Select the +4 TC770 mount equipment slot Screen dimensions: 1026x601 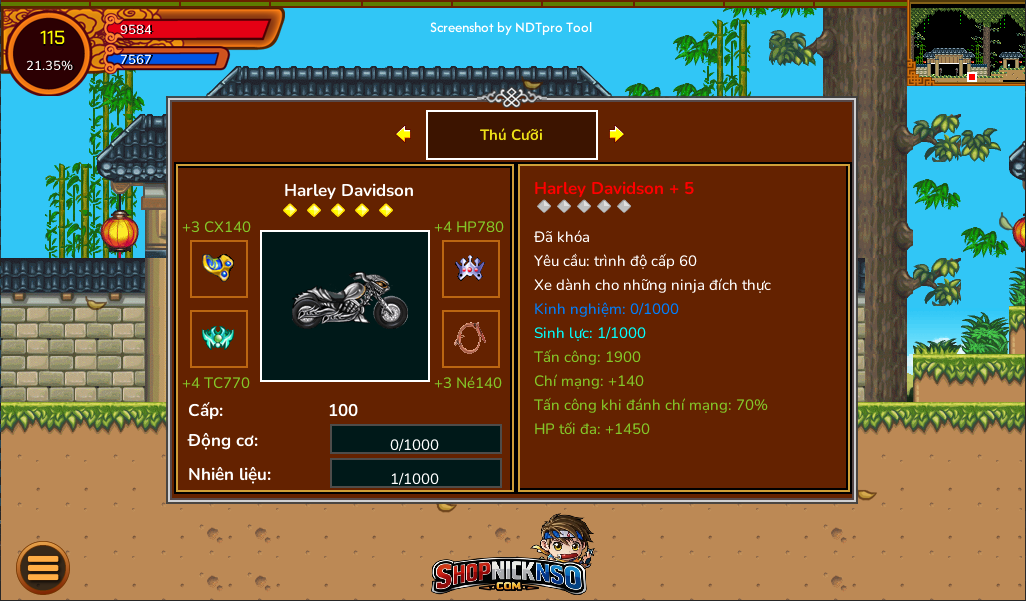click(x=219, y=339)
